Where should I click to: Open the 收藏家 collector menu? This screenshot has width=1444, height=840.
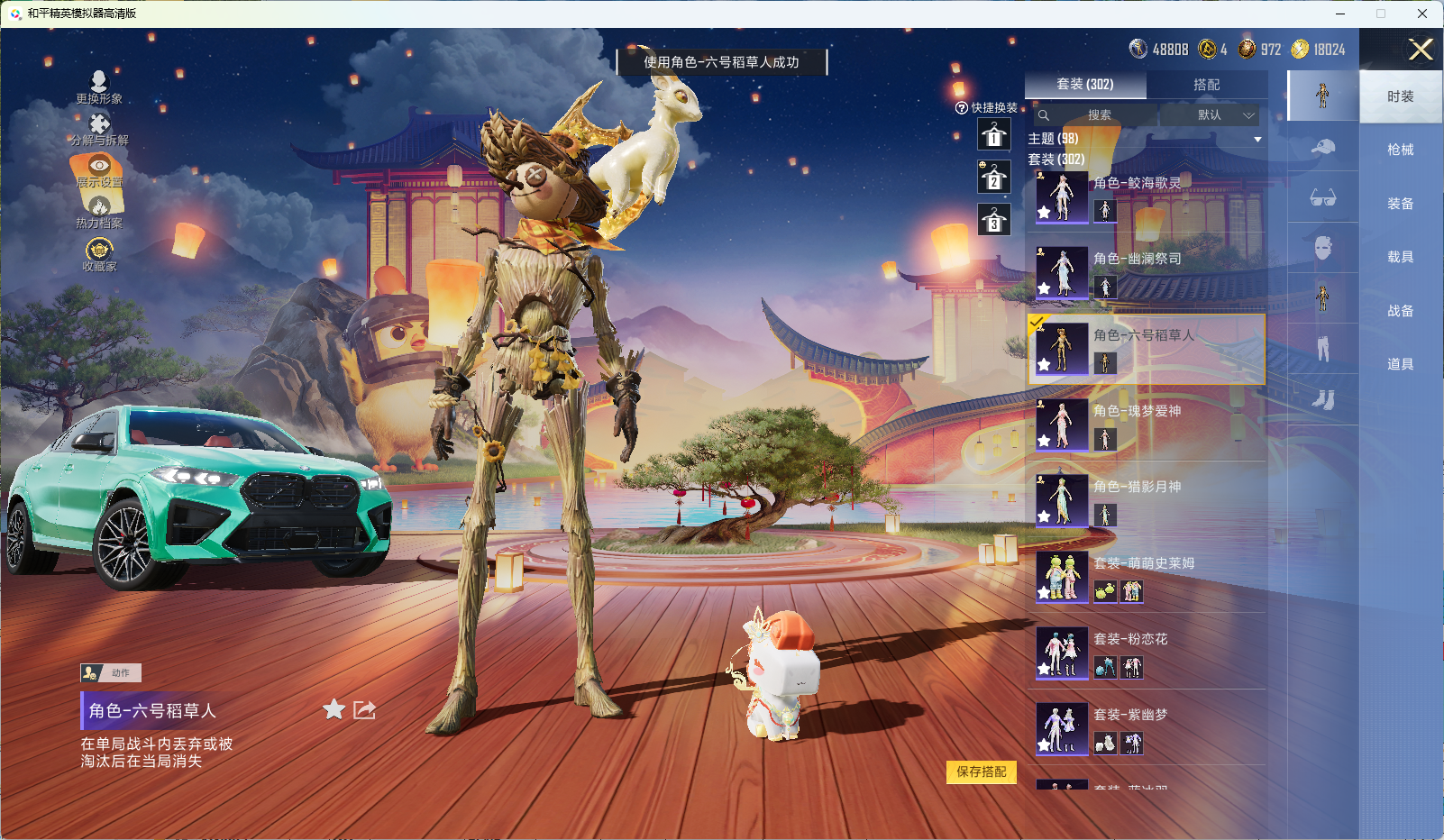tap(99, 254)
